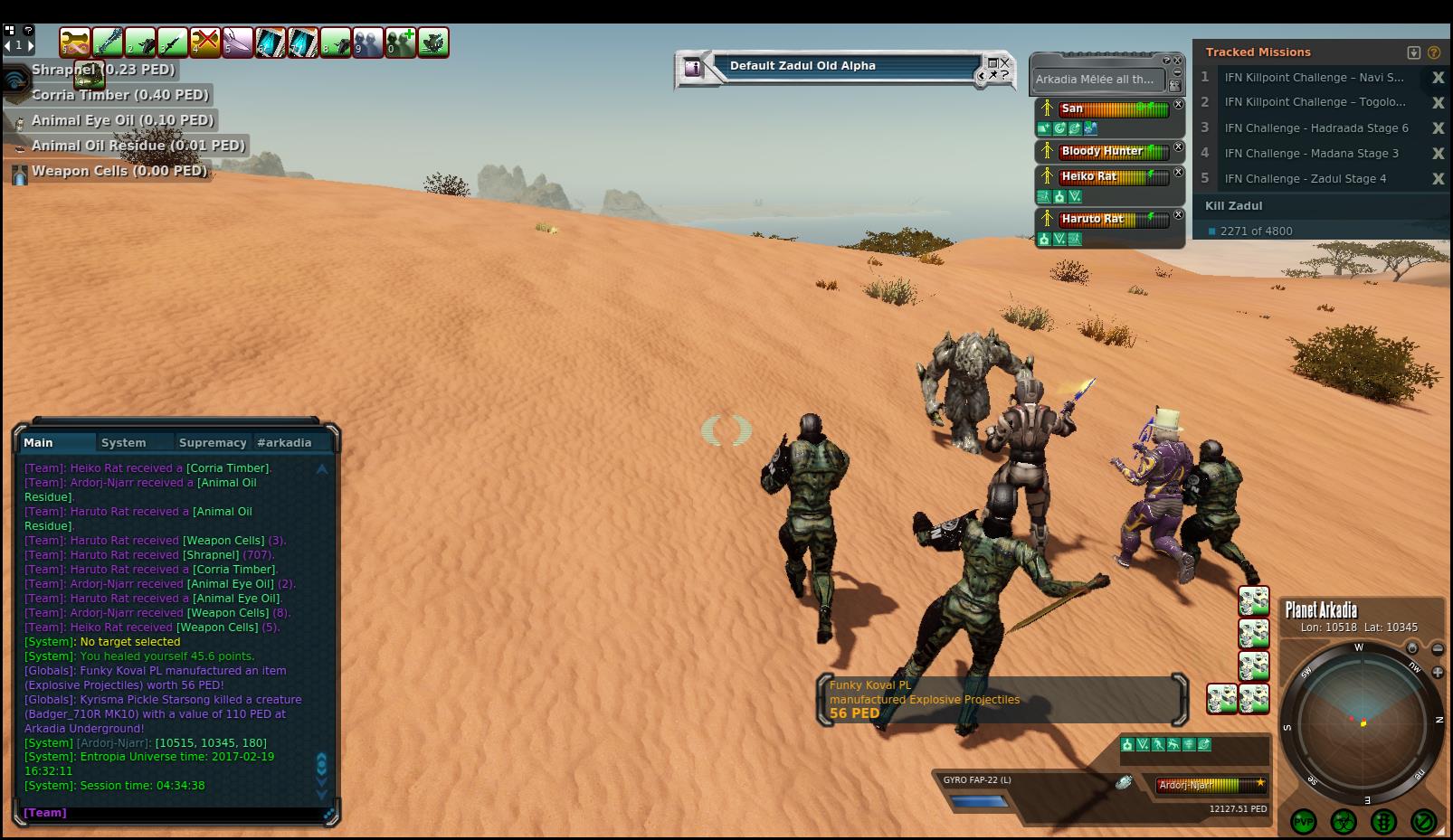Viewport: 1453px width, 840px height.
Task: Activate the hotbar slot with crossed-out wrench
Action: pos(205,42)
